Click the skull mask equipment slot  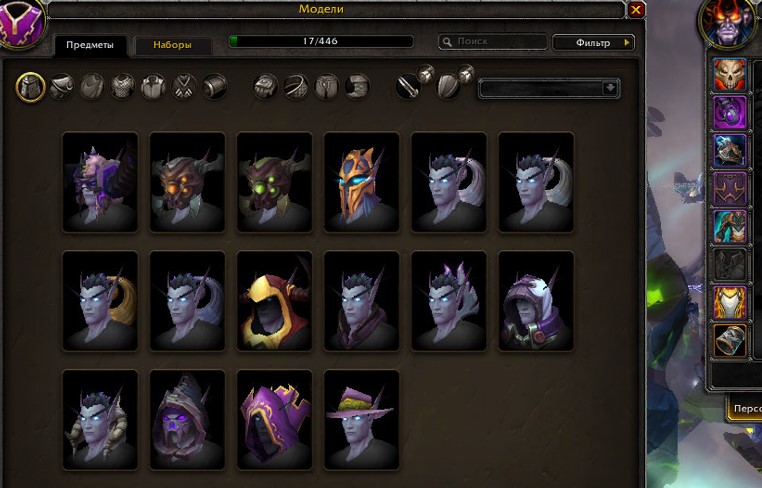[729, 75]
